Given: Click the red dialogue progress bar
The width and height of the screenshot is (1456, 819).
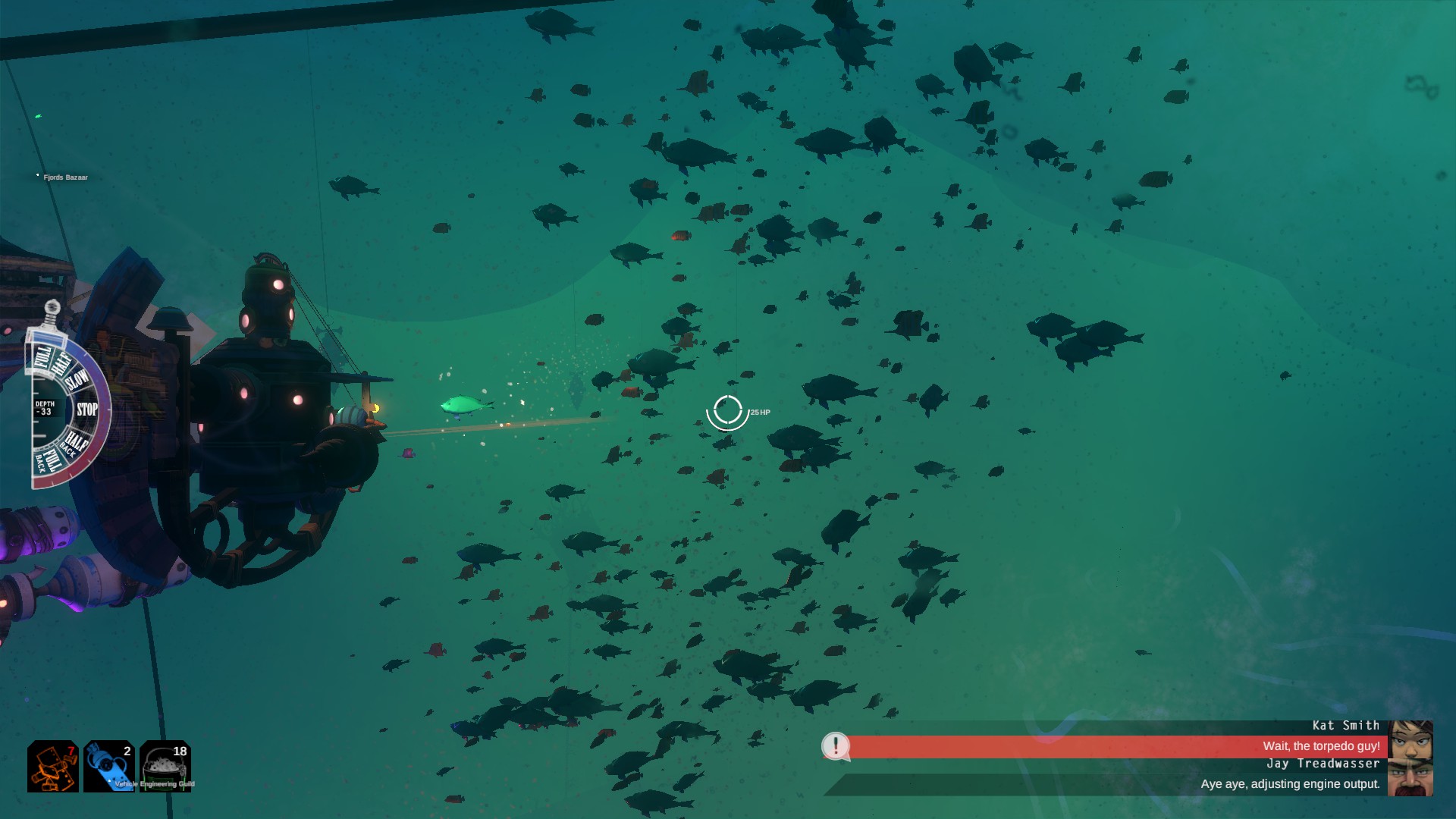Looking at the screenshot, I should 1062,745.
